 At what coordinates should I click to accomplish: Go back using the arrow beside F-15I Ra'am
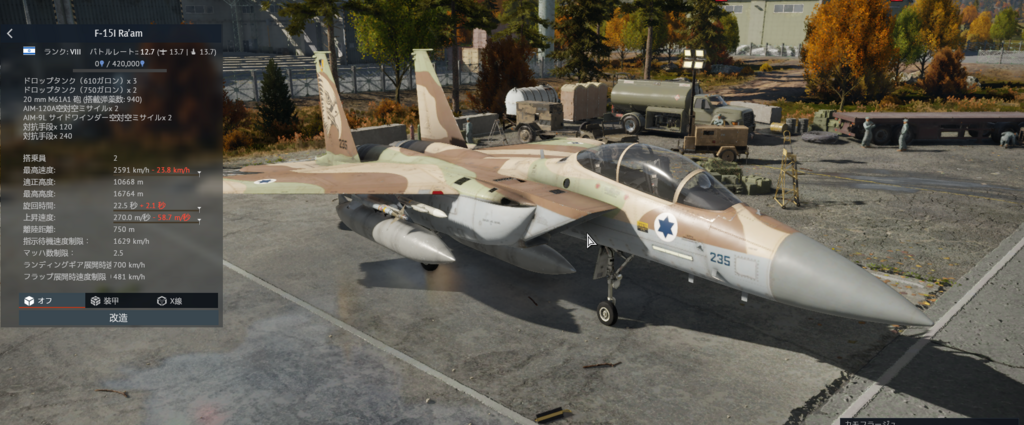coord(10,33)
